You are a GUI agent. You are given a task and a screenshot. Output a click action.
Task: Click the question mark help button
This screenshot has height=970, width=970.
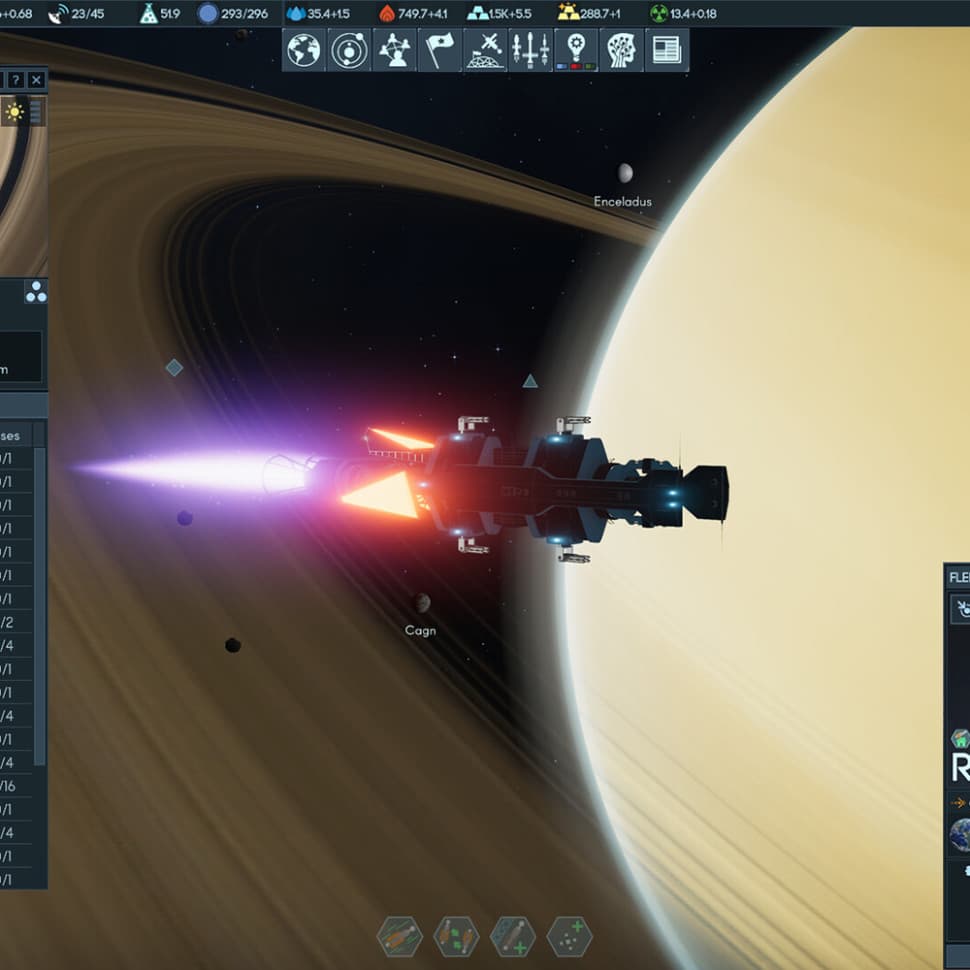[16, 80]
